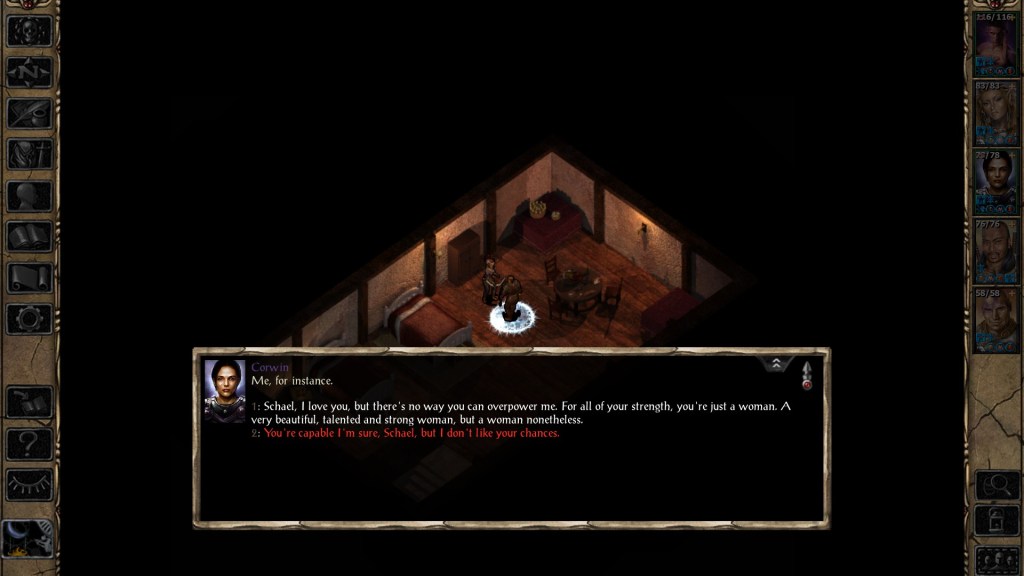Open the options gear icon
Image resolution: width=1024 pixels, height=576 pixels.
tap(28, 319)
